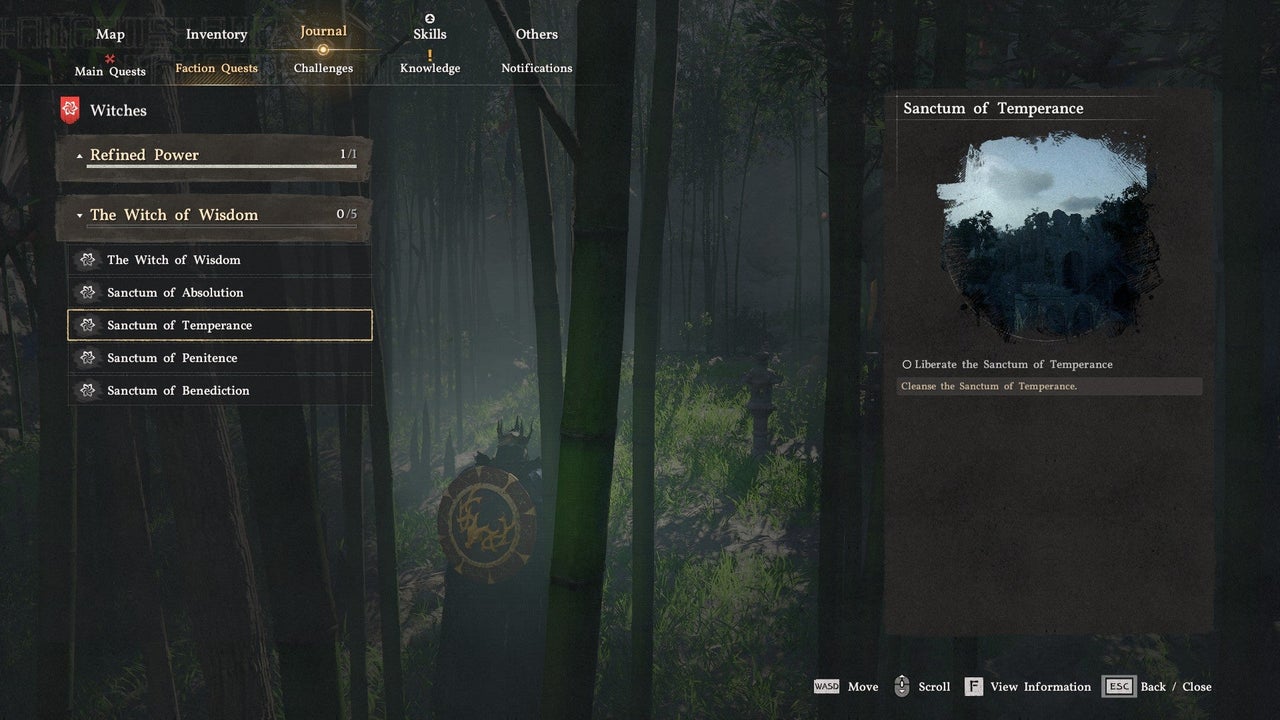Click the Liberate the Sanctum objective
Image resolution: width=1280 pixels, height=720 pixels.
click(x=1012, y=365)
